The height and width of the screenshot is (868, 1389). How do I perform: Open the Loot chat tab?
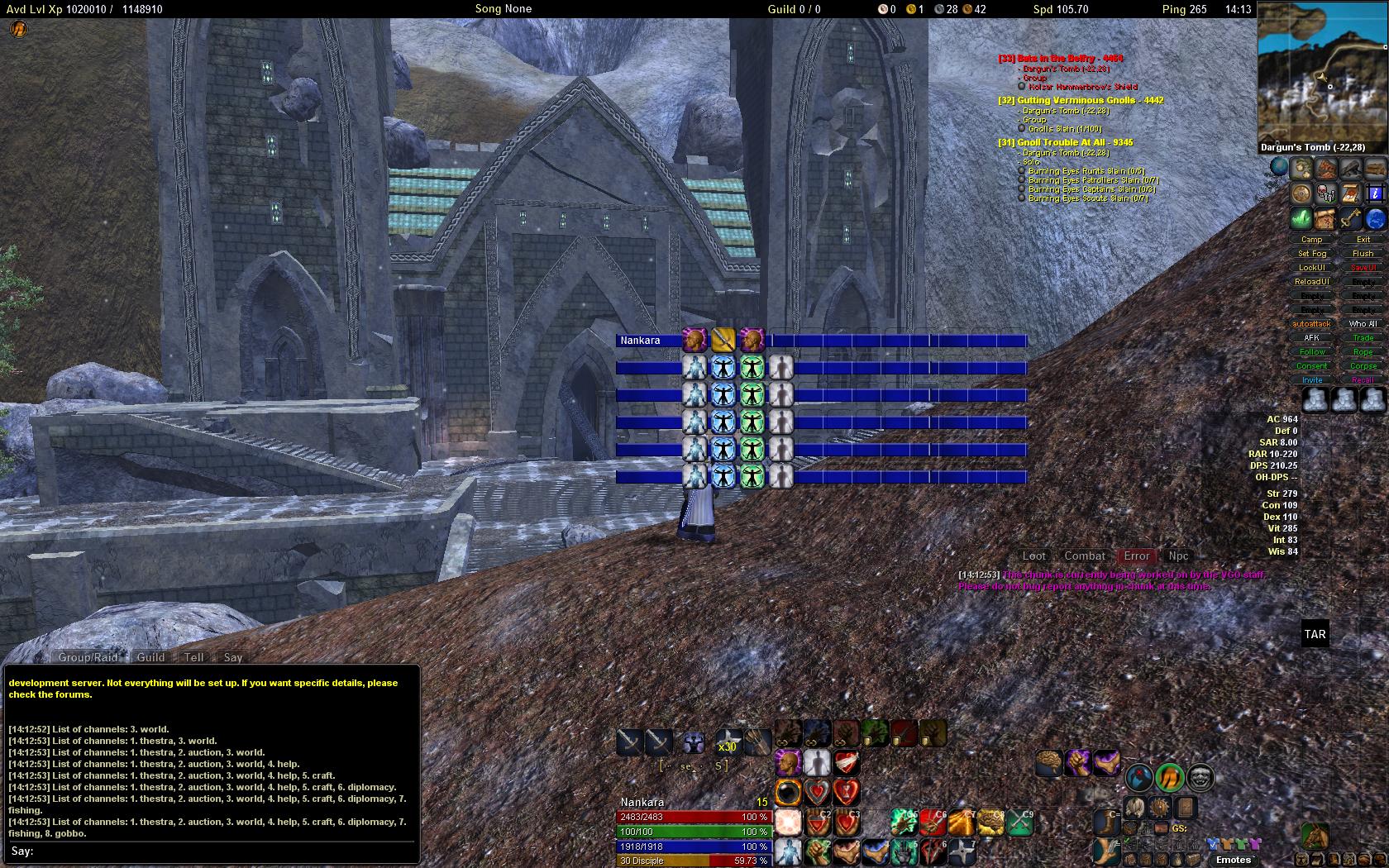[x=1034, y=556]
